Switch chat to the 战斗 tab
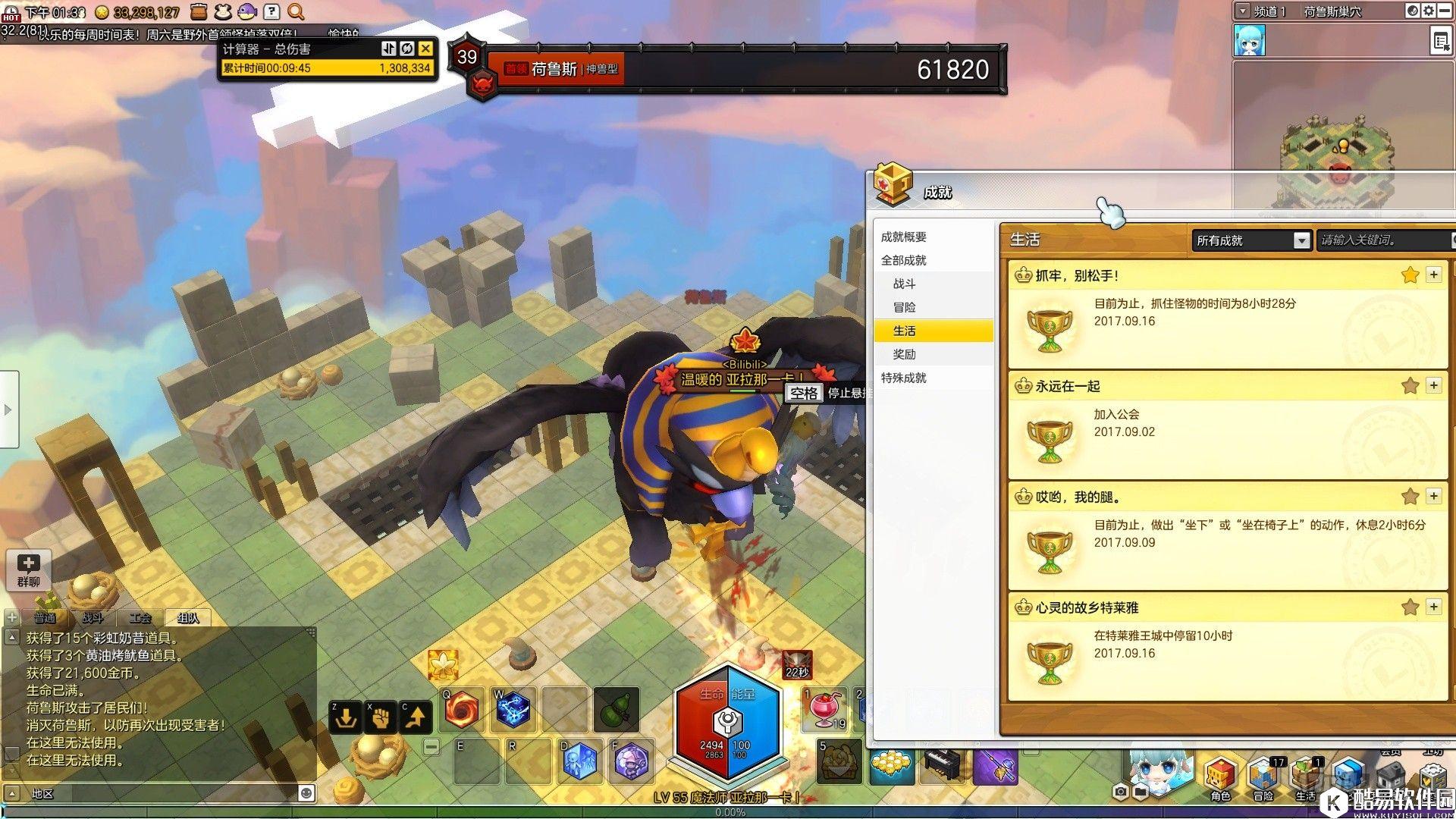 click(x=93, y=618)
